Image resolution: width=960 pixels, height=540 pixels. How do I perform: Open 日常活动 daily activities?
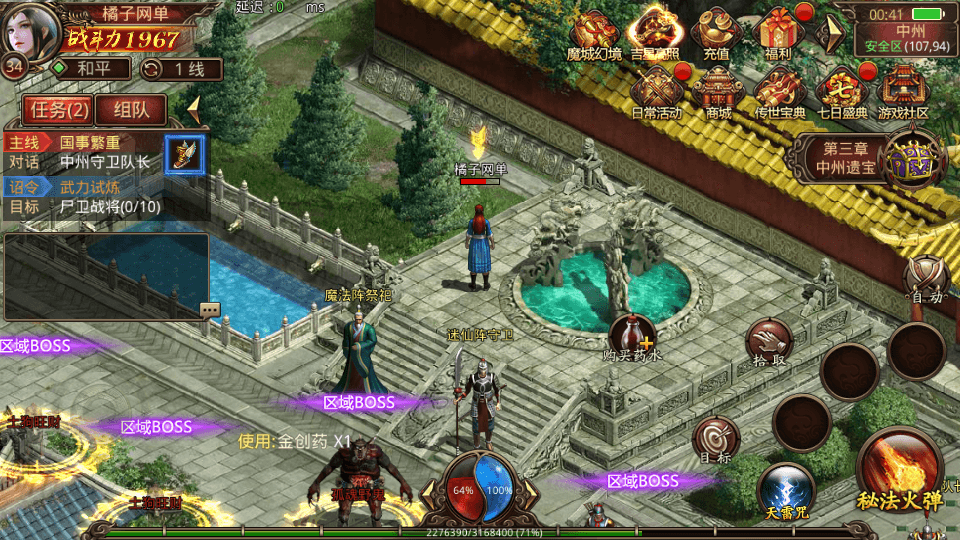(x=657, y=92)
